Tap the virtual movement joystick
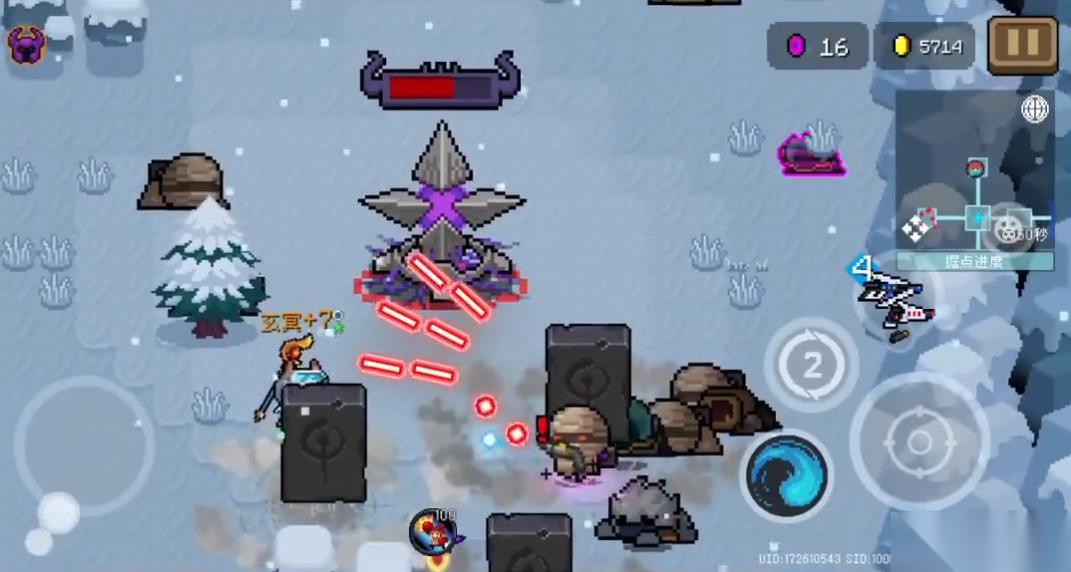This screenshot has width=1071, height=572. (x=83, y=447)
